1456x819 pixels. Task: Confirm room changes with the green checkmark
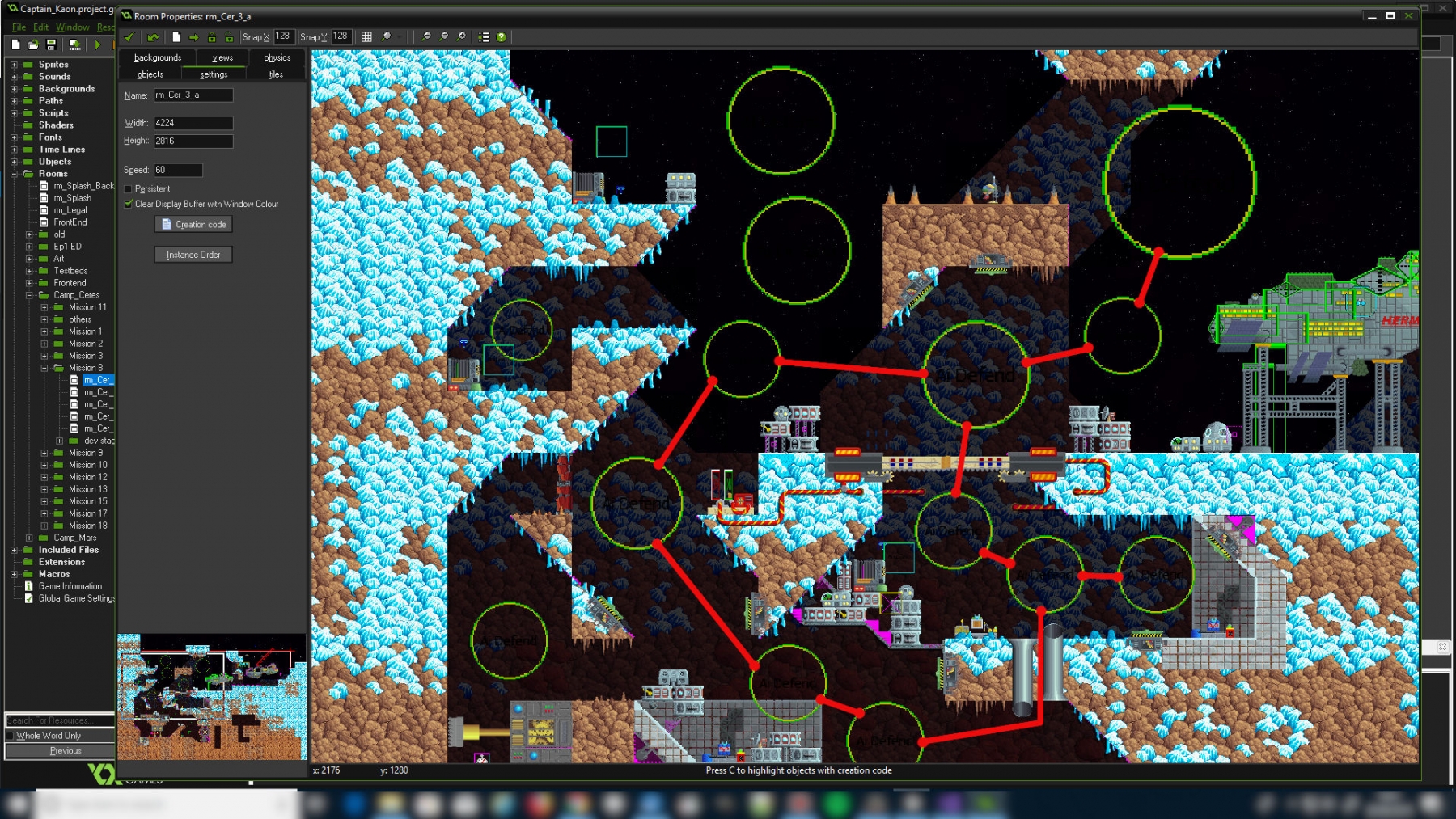[x=129, y=37]
